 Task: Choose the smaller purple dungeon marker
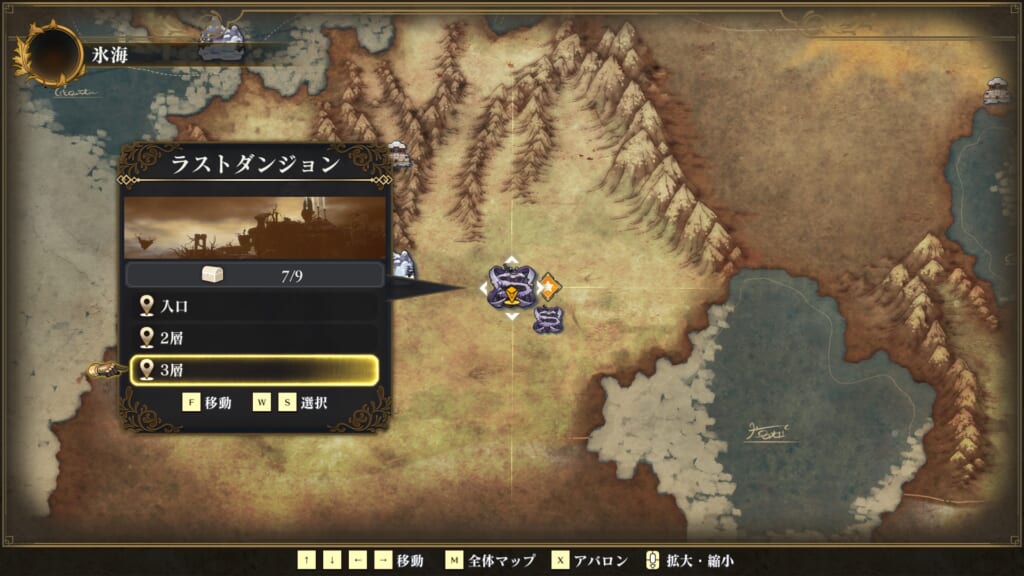(547, 320)
